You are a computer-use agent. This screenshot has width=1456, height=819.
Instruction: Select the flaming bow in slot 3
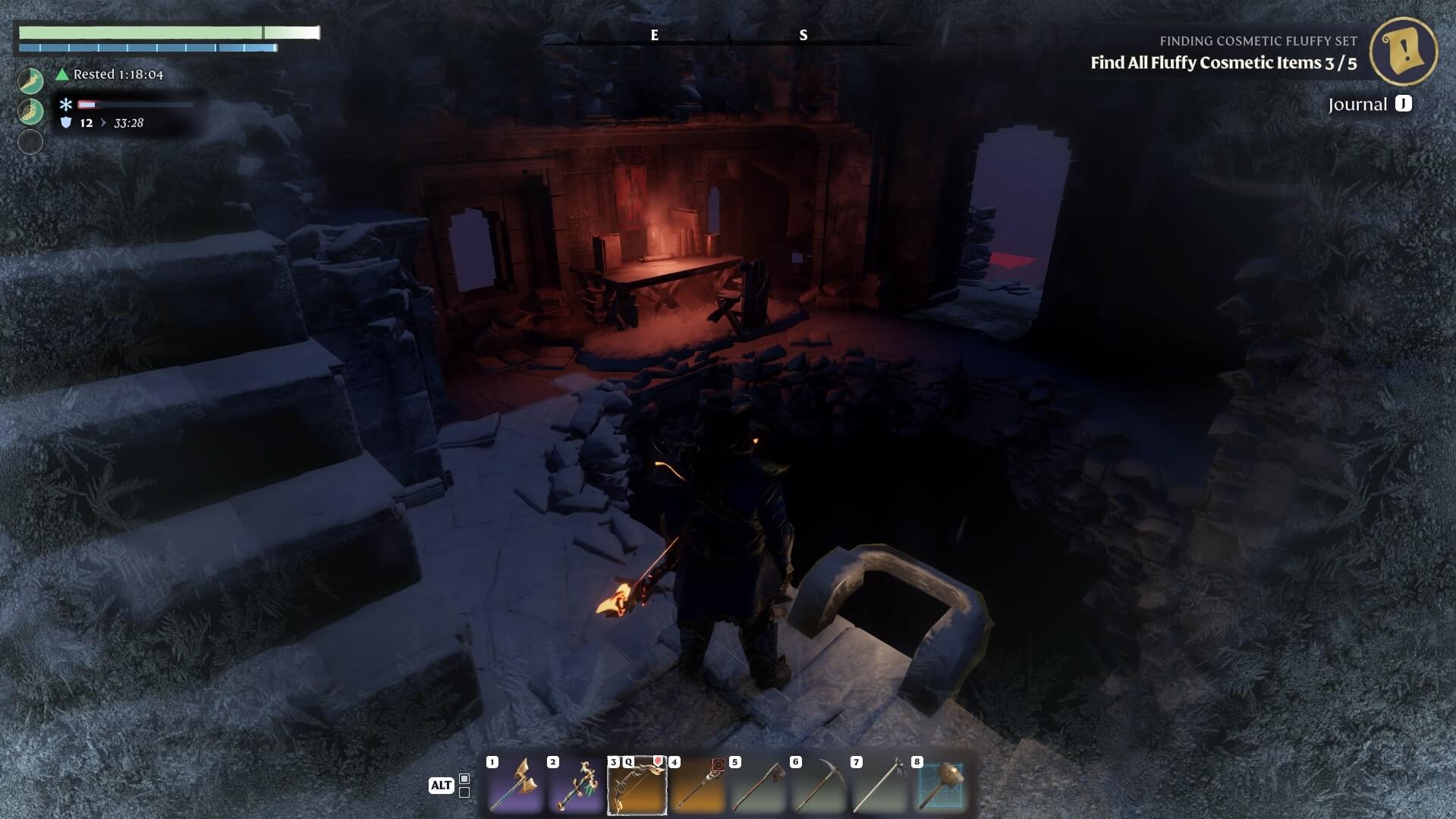tap(637, 786)
